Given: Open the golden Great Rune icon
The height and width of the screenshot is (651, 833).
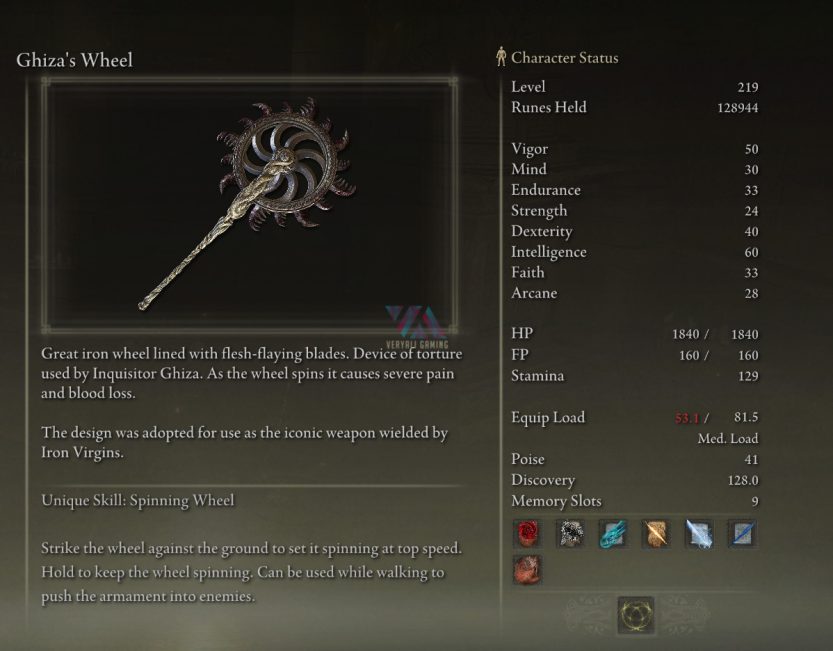Looking at the screenshot, I should 635,615.
